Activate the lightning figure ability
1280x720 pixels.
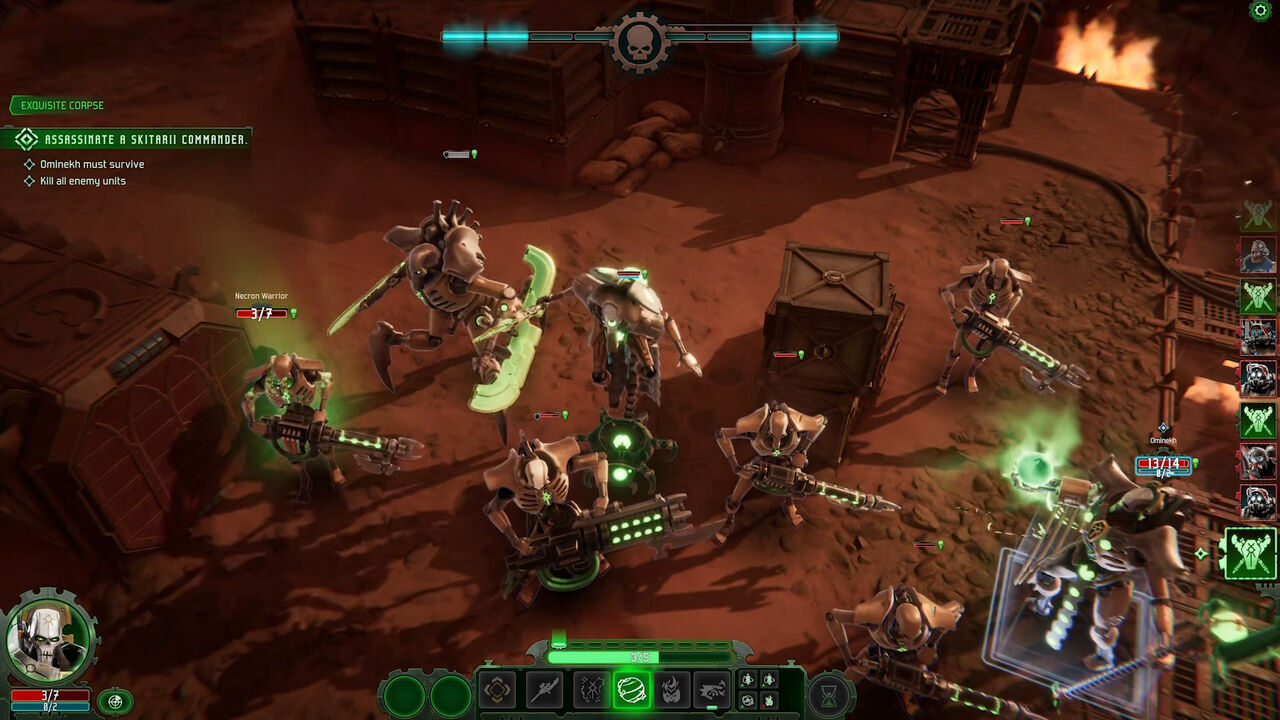tap(591, 690)
